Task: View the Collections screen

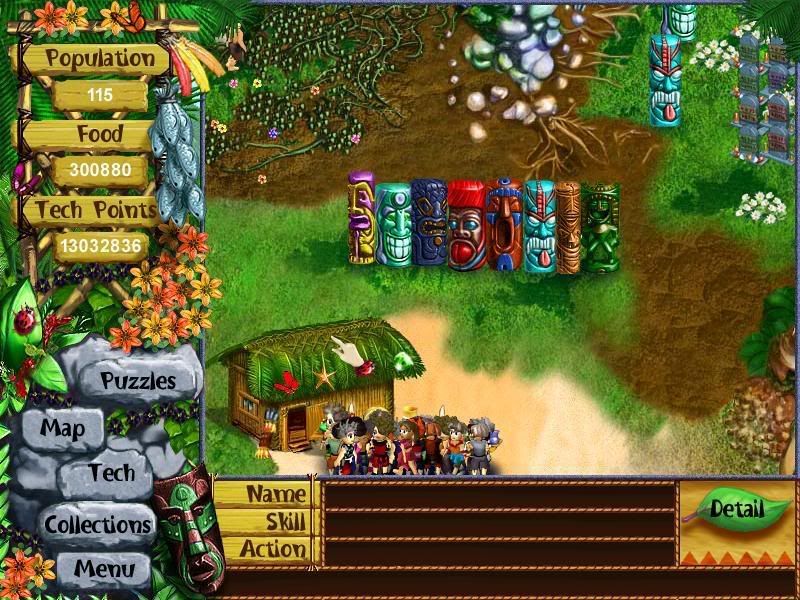Action: 97,523
